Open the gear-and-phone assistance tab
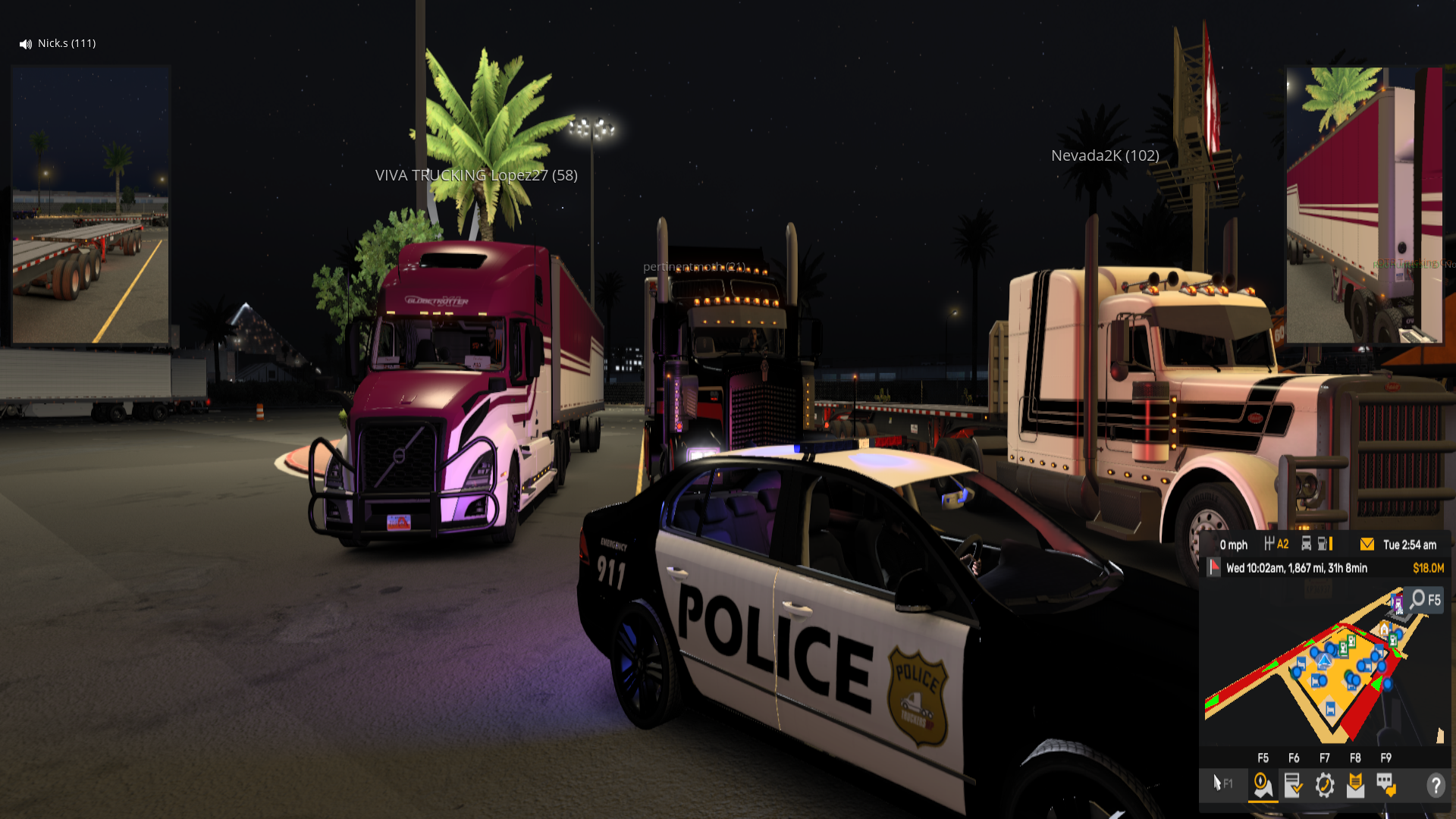Screen dimensions: 1456x819 coord(1325,785)
